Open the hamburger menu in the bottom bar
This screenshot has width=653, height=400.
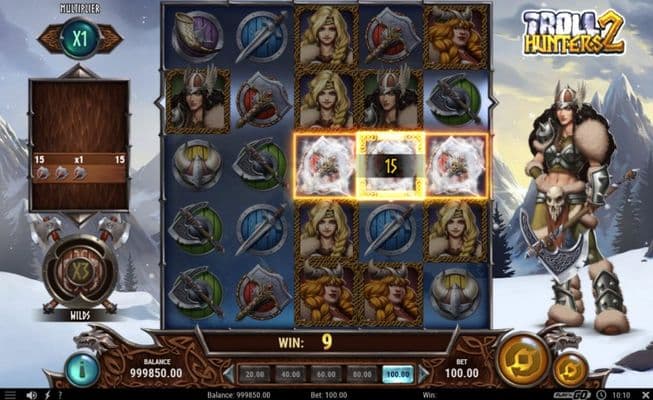(9, 395)
